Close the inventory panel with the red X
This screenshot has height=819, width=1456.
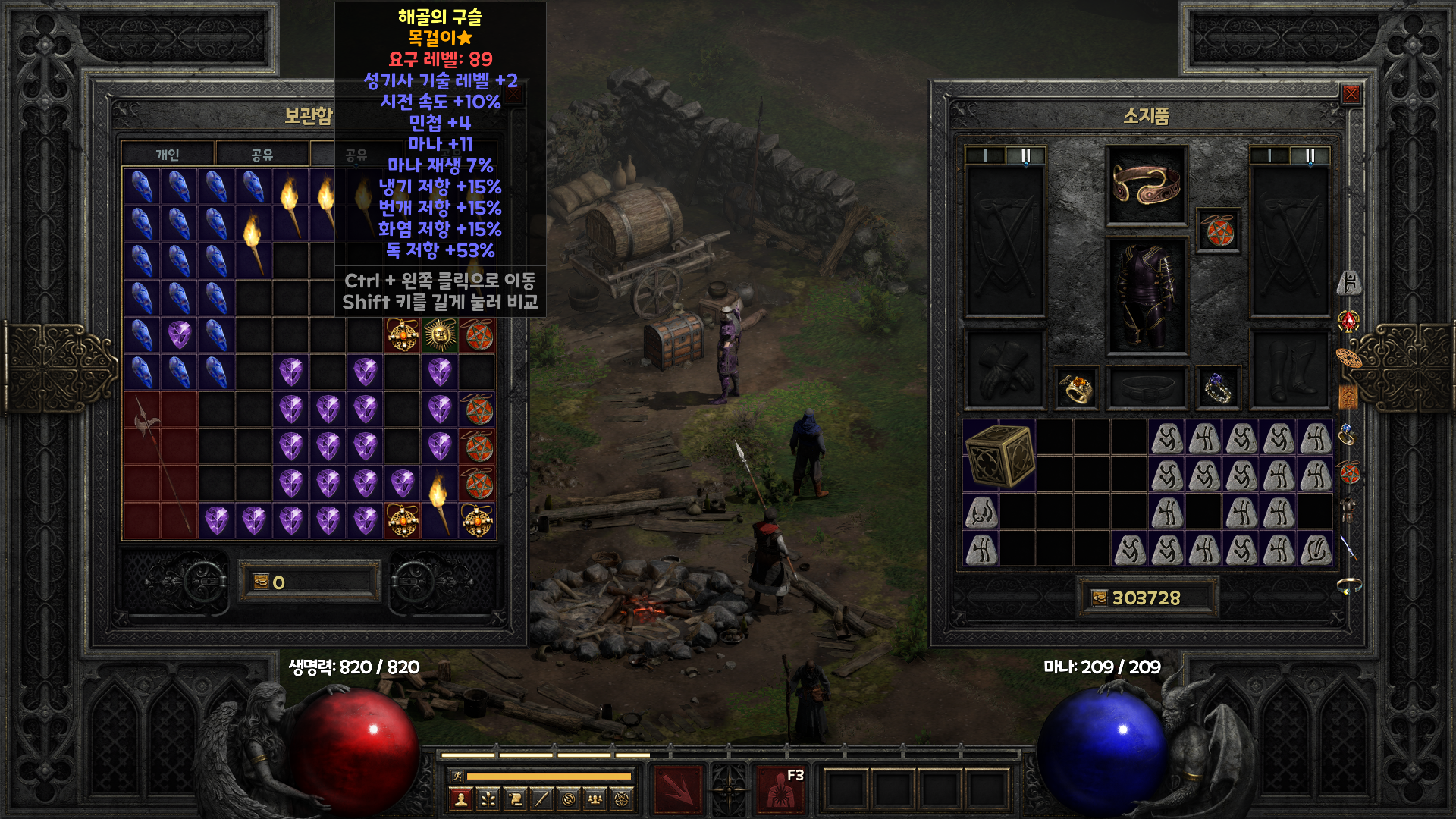[x=1351, y=94]
